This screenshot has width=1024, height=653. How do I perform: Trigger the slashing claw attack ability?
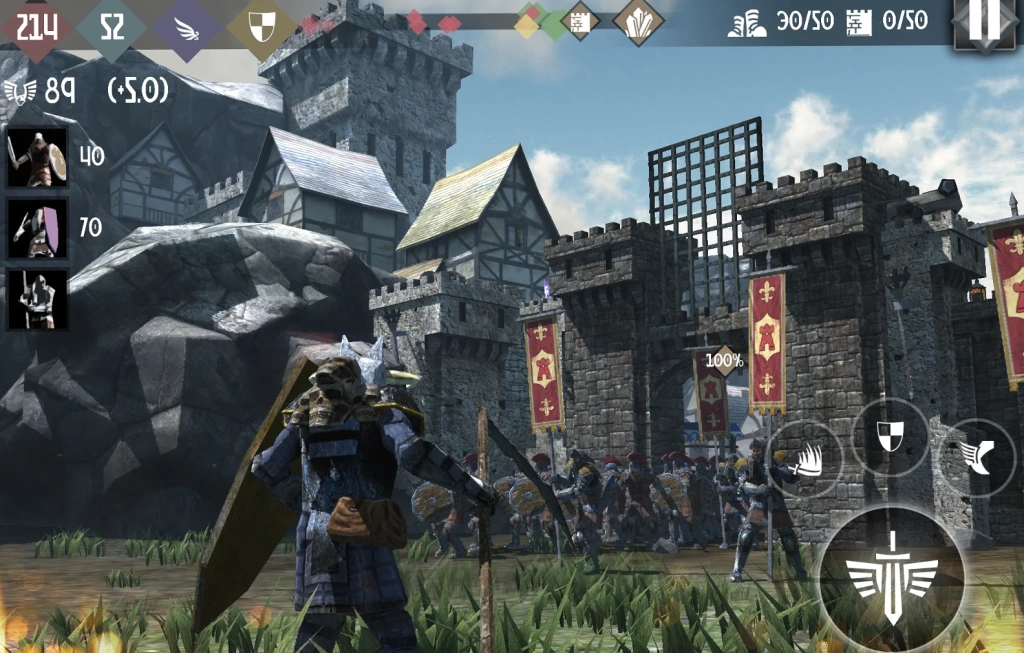(805, 459)
